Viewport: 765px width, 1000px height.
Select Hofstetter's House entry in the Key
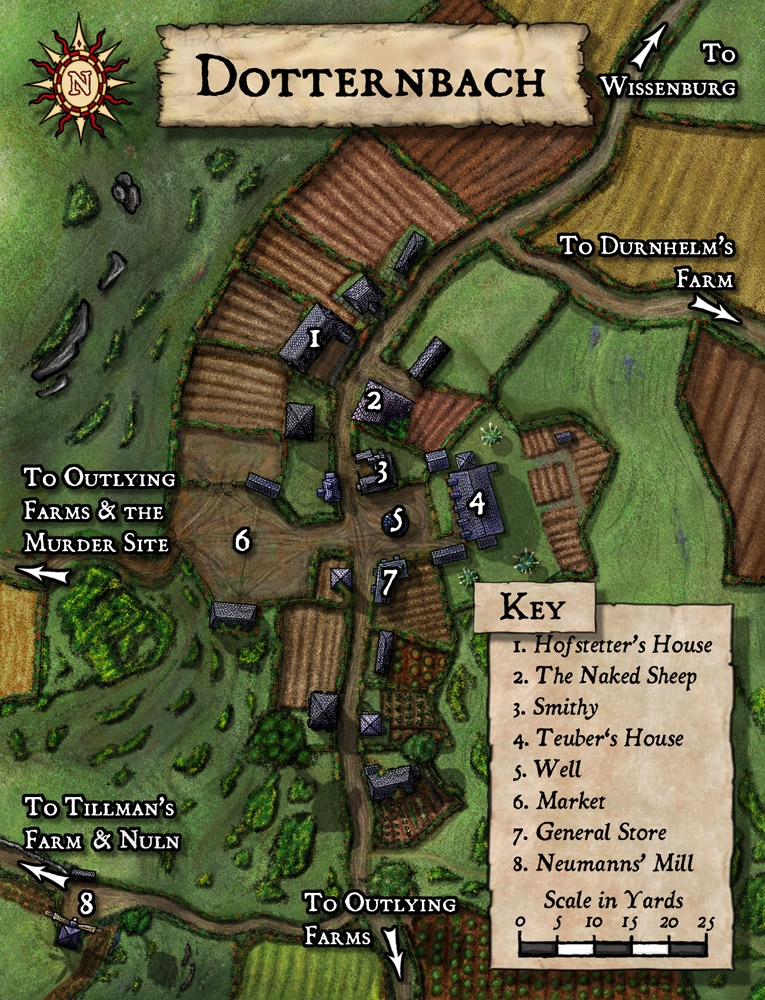pyautogui.click(x=613, y=645)
